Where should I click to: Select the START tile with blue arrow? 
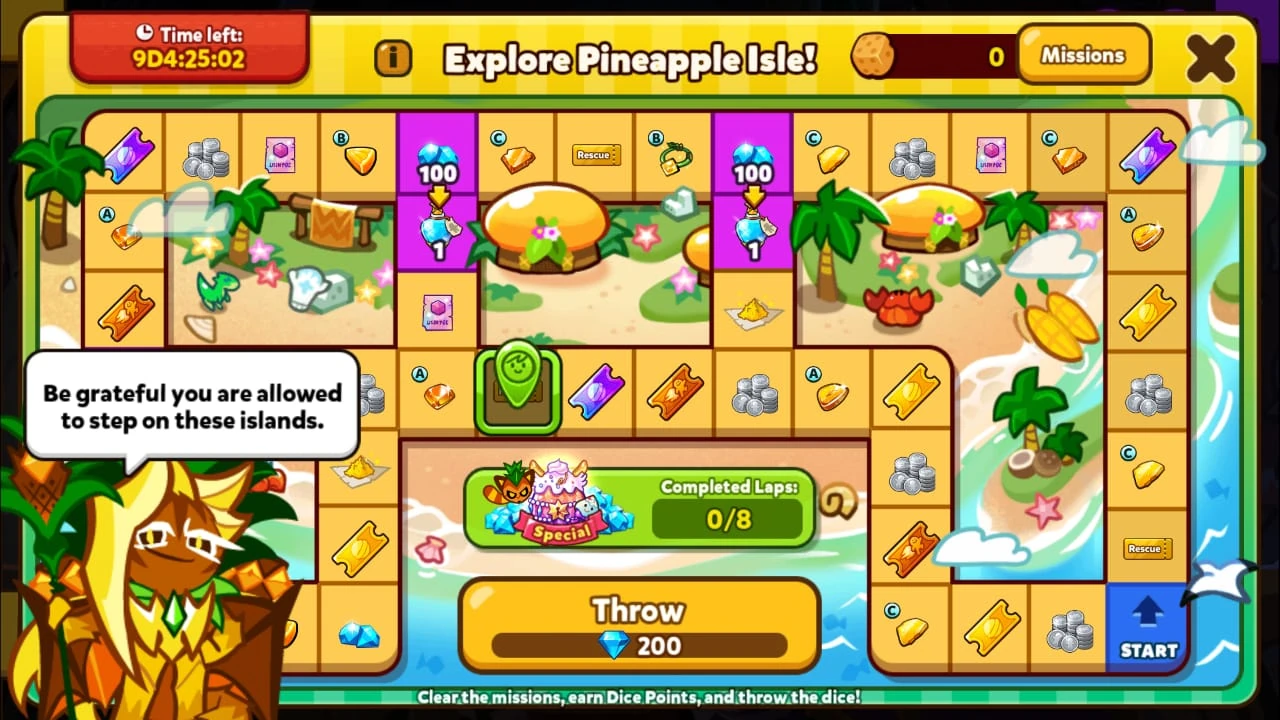click(1147, 627)
